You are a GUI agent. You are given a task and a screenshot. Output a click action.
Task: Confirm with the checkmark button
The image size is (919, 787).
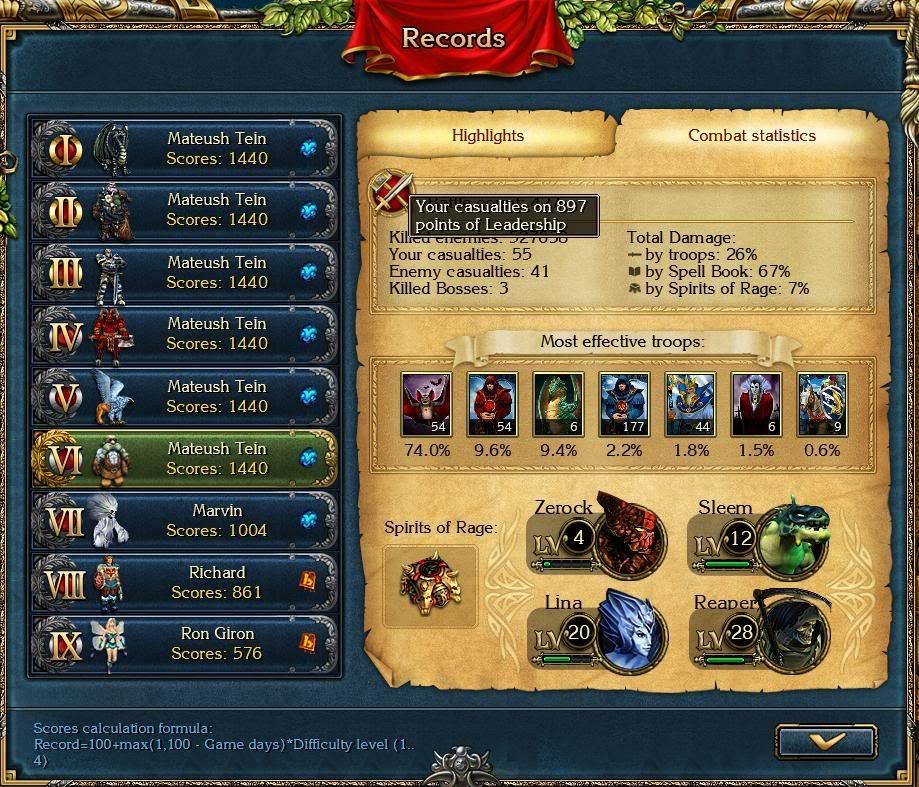click(825, 741)
